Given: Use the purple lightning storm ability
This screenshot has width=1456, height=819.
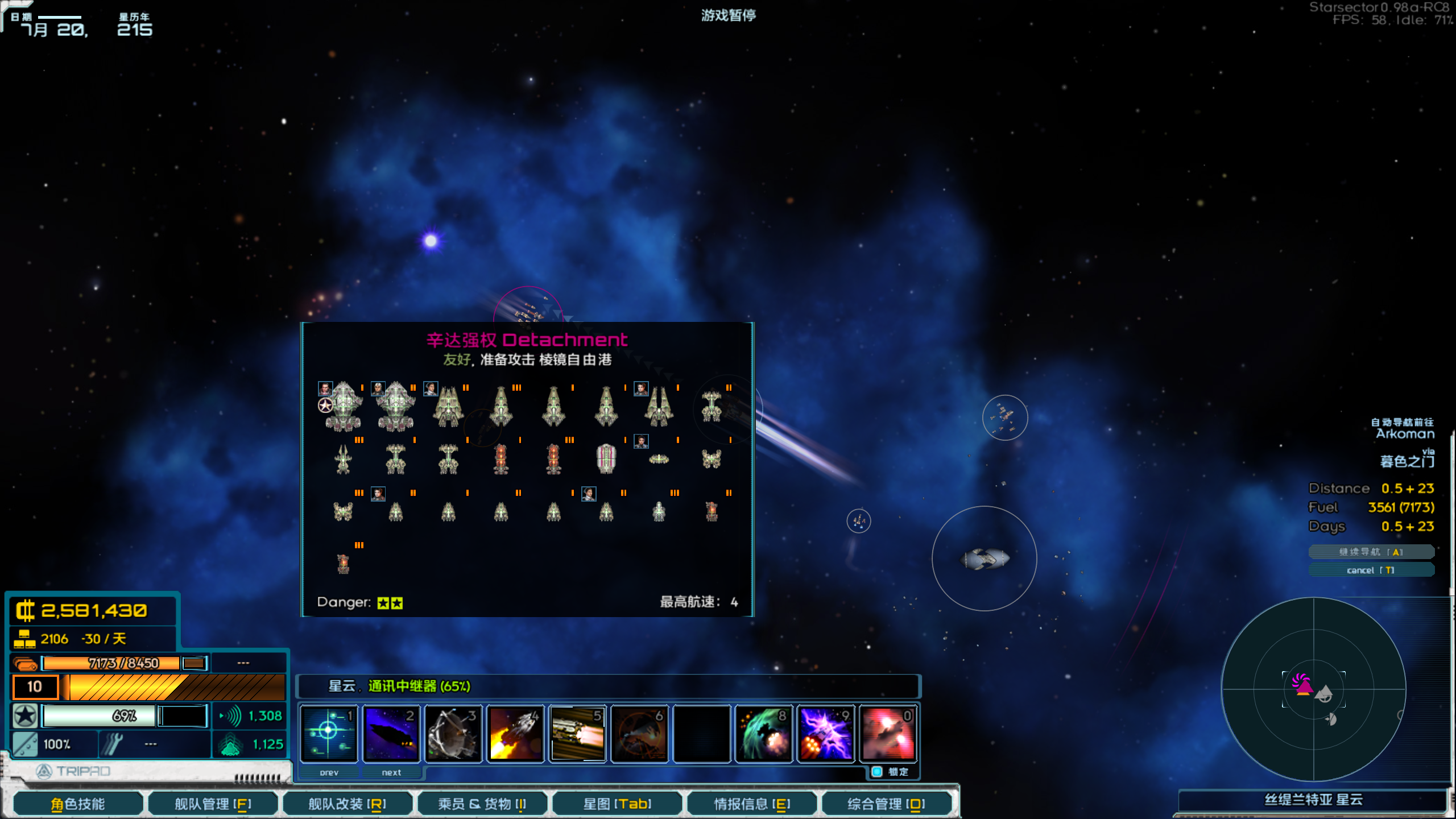Looking at the screenshot, I should (x=826, y=733).
